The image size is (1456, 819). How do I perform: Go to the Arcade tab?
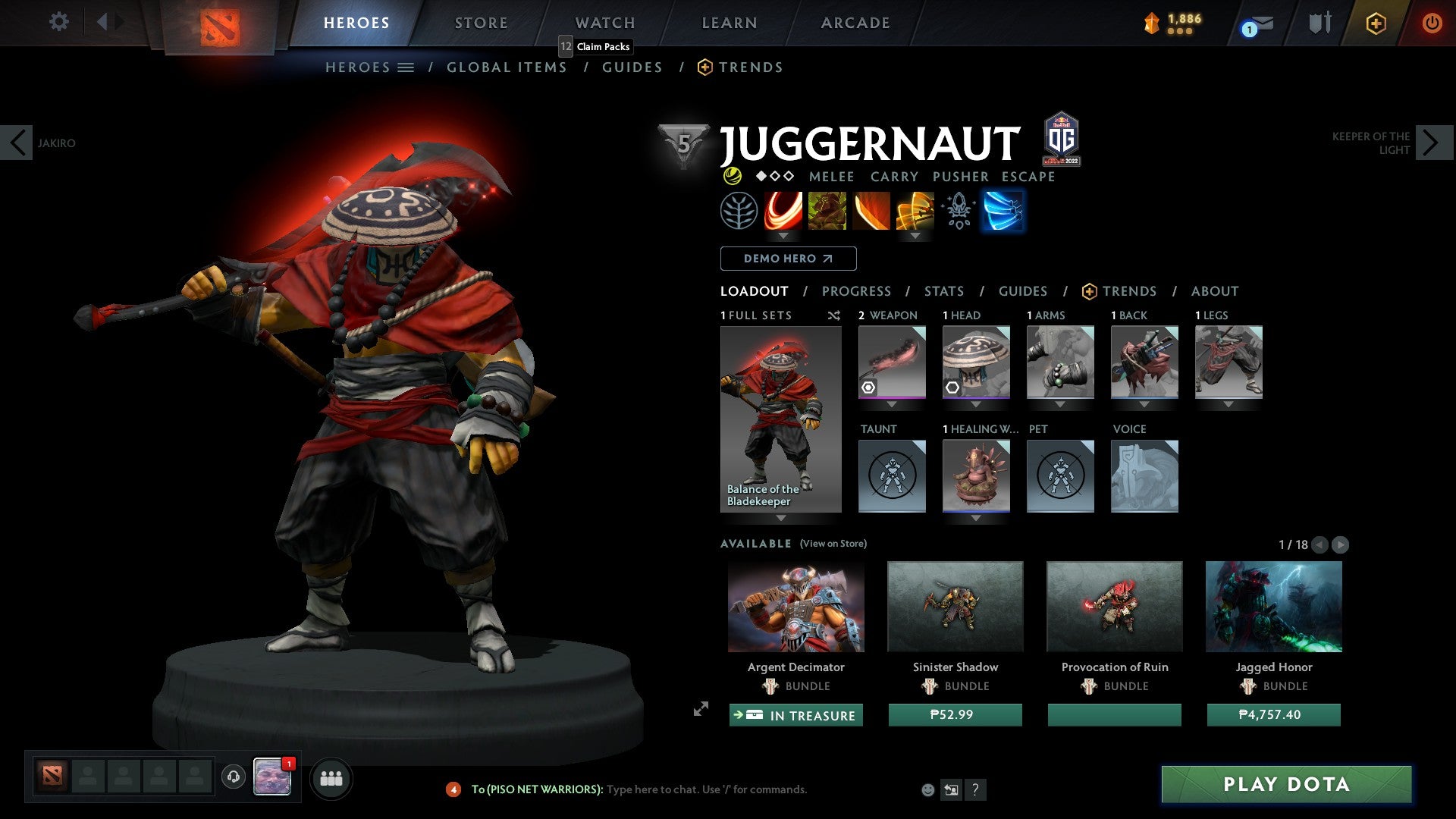click(855, 23)
